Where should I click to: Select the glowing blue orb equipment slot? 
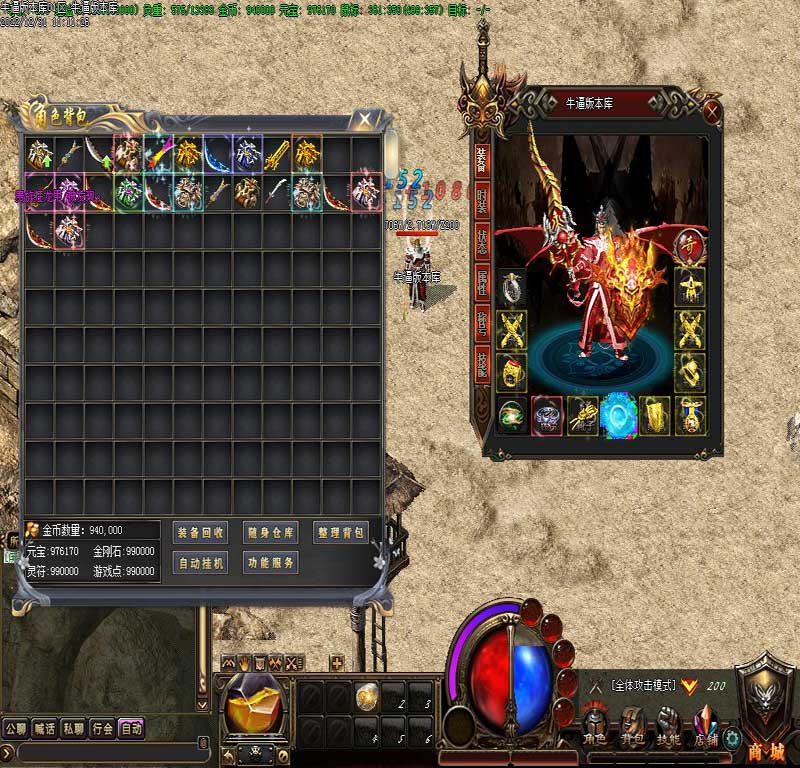(x=618, y=415)
